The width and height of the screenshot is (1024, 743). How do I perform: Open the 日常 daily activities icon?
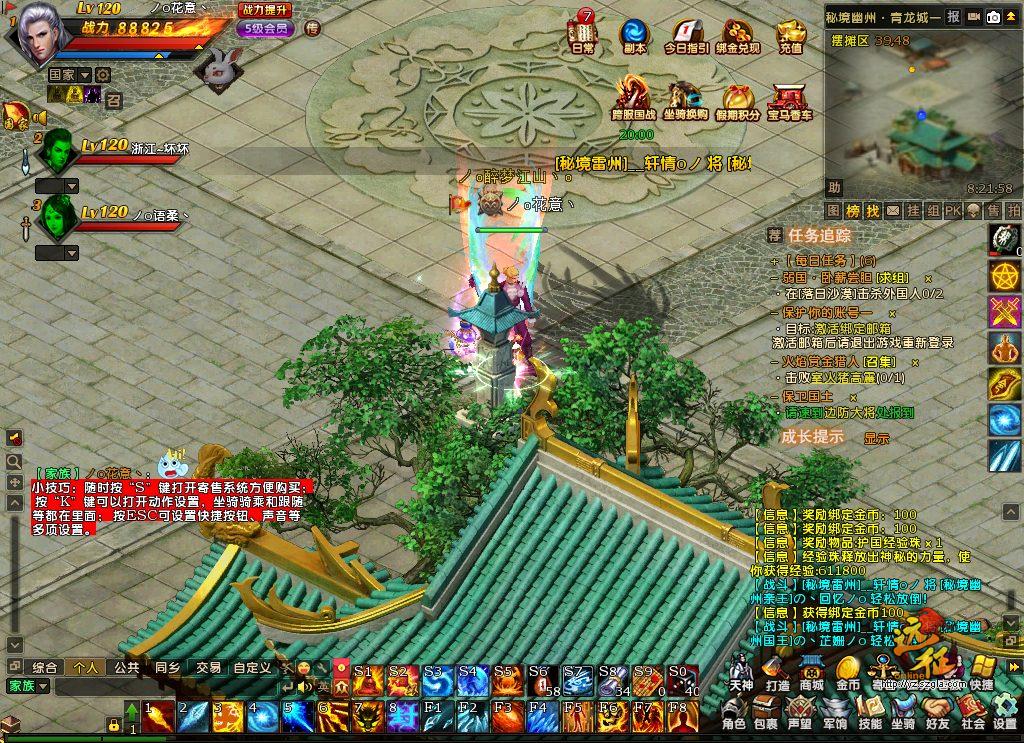pyautogui.click(x=582, y=33)
